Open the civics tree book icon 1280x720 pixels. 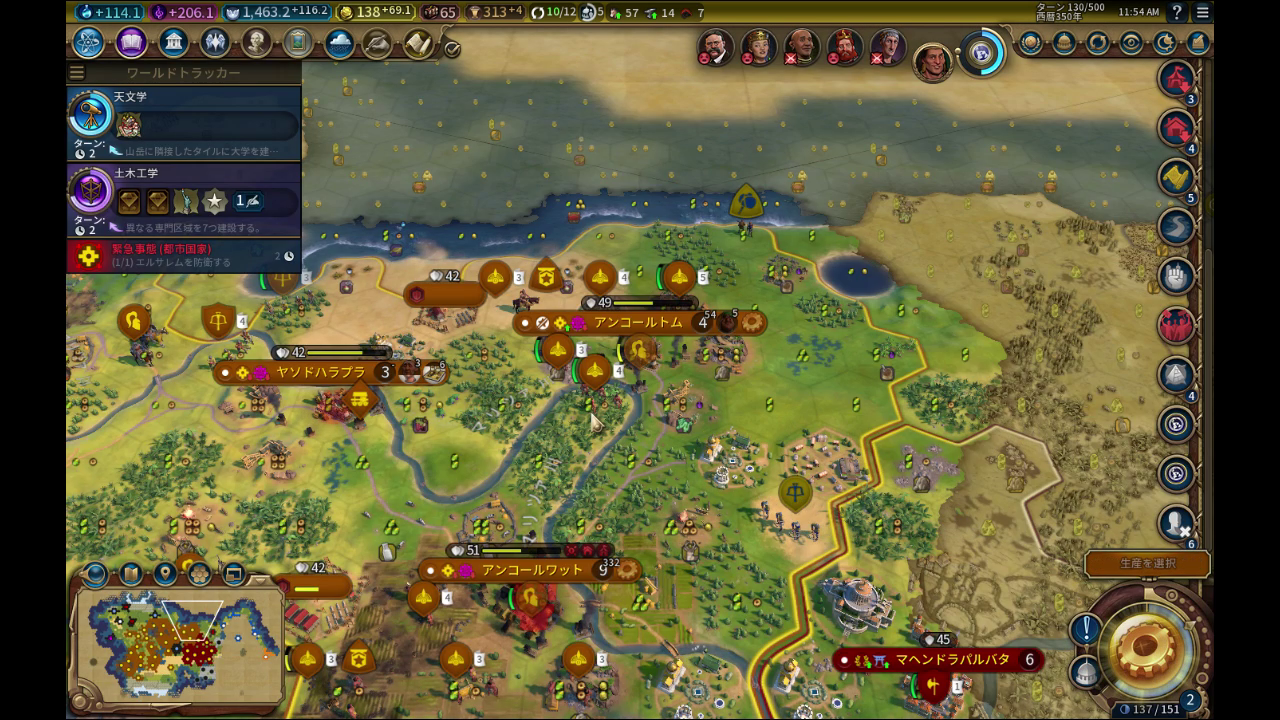click(131, 43)
